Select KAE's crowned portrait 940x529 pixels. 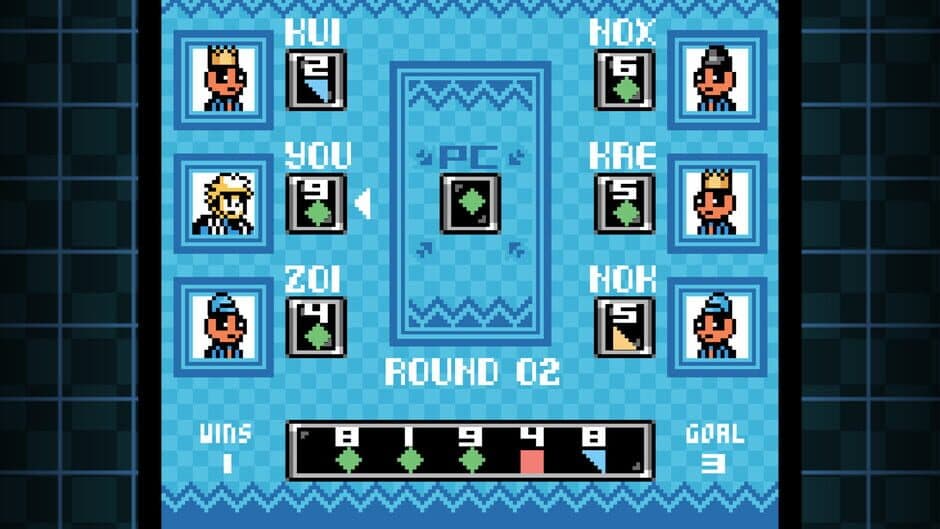717,203
